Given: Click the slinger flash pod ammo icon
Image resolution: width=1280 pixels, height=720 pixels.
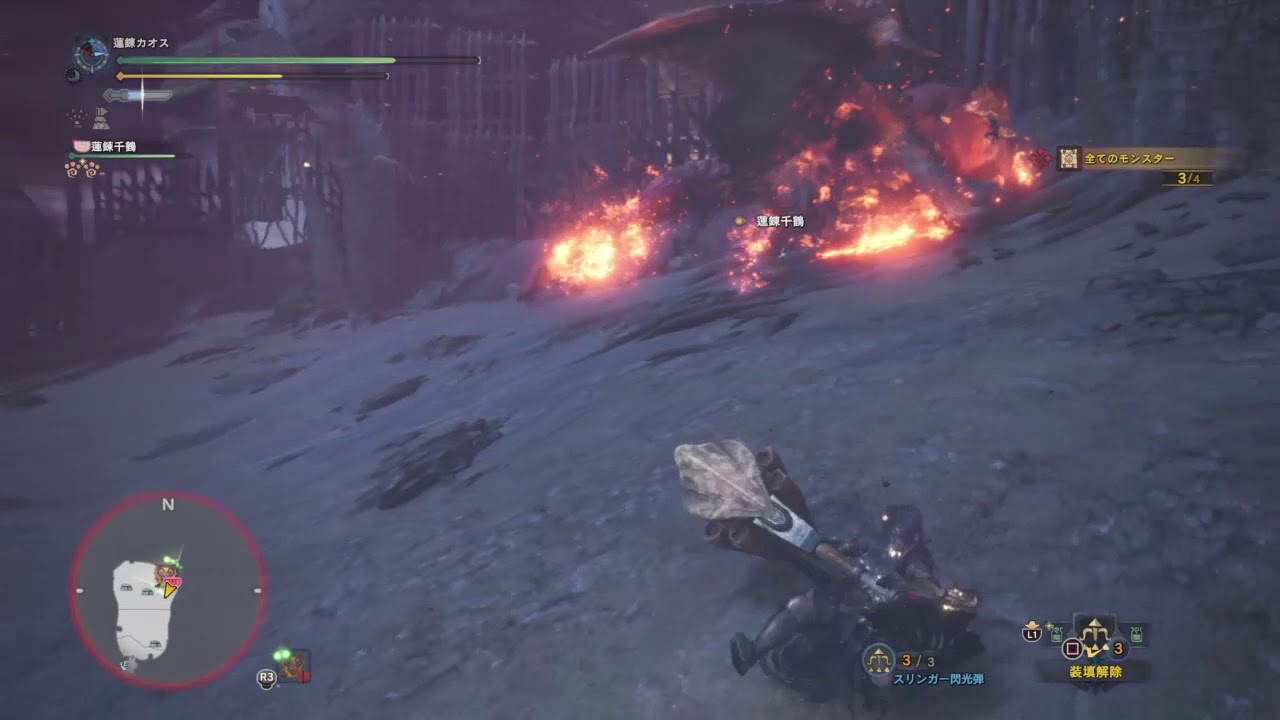Looking at the screenshot, I should point(879,657).
